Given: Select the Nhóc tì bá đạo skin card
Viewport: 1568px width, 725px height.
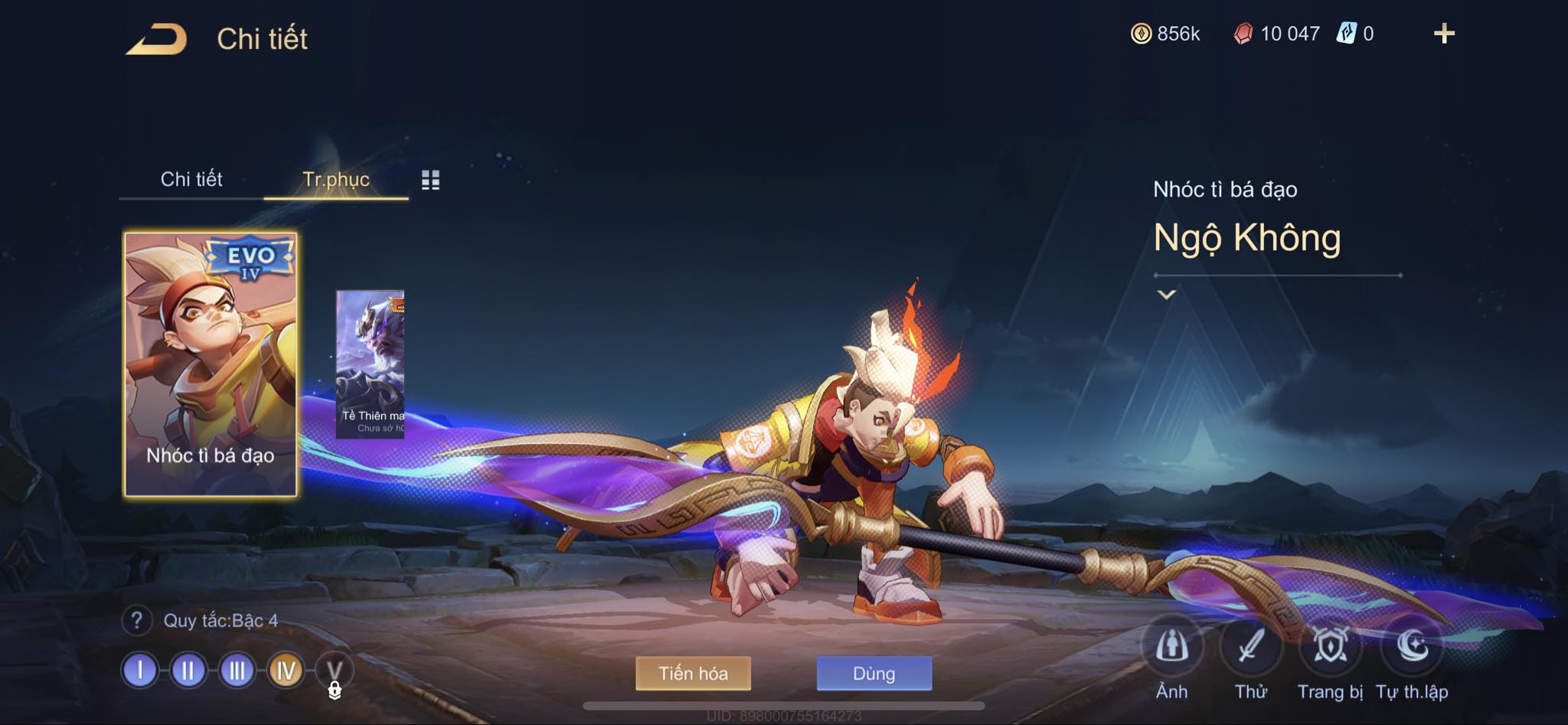Looking at the screenshot, I should (x=211, y=364).
